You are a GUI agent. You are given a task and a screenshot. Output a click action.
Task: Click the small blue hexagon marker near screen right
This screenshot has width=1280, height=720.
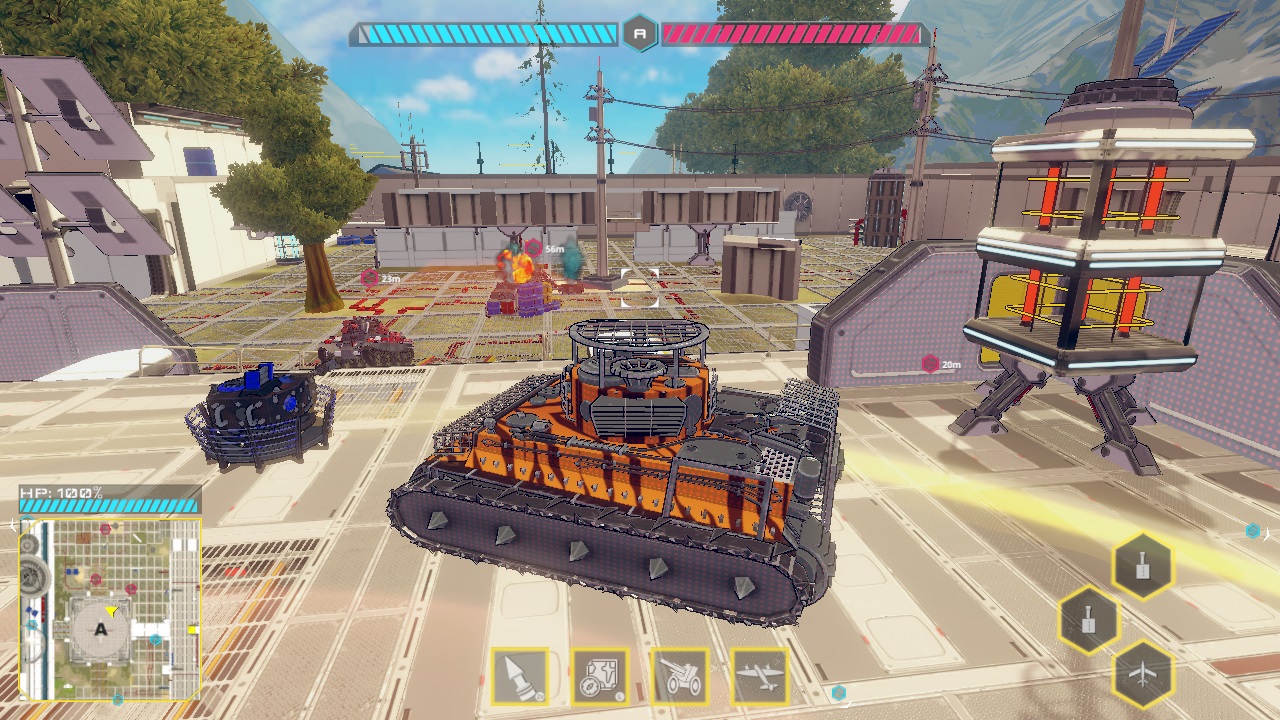tap(1251, 531)
